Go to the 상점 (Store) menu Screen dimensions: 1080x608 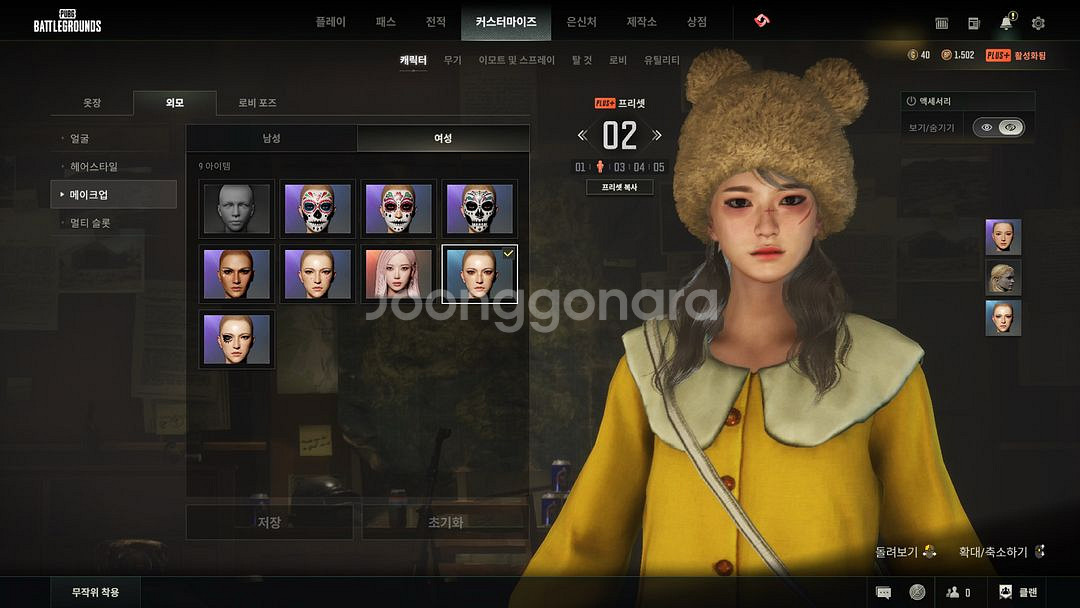(696, 22)
